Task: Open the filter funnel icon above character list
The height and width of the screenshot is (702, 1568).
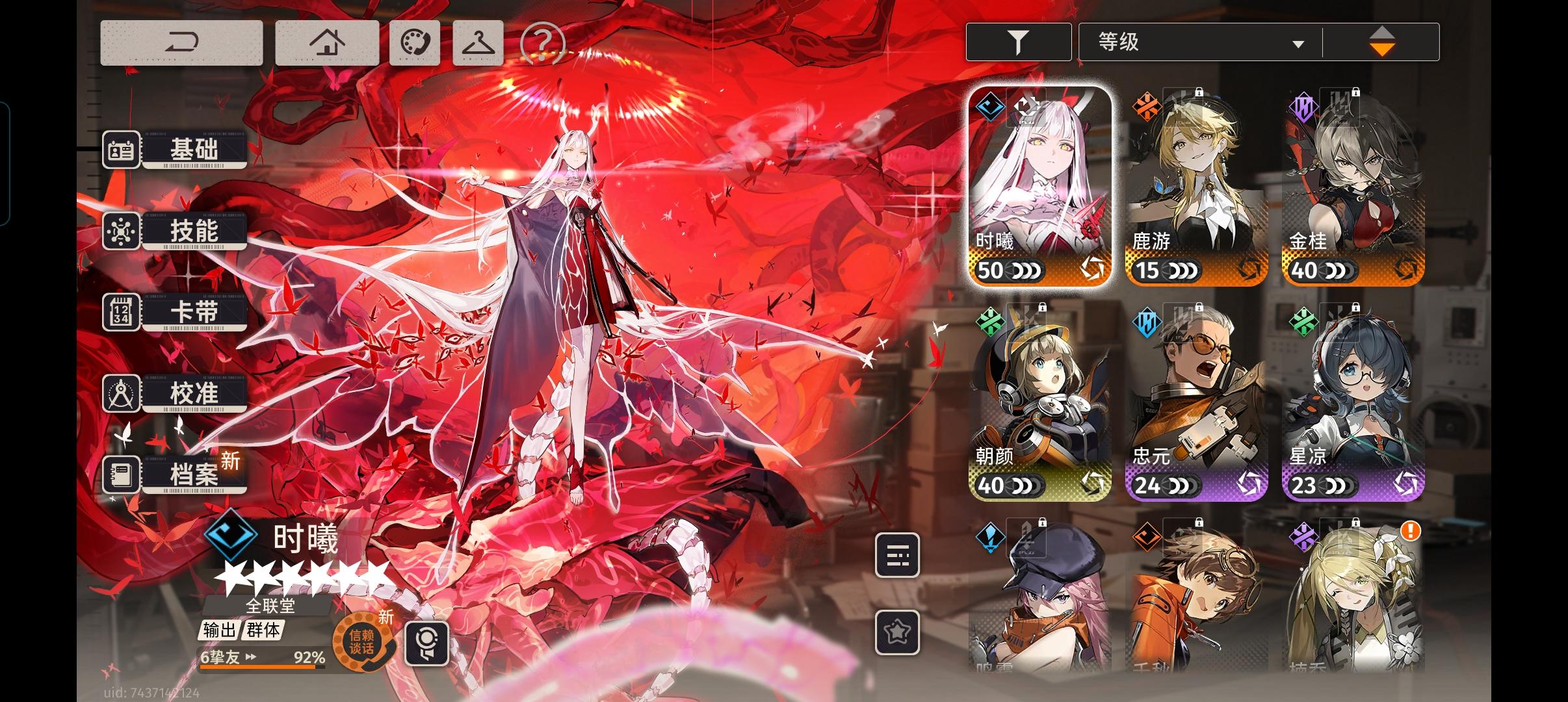Action: (1019, 41)
